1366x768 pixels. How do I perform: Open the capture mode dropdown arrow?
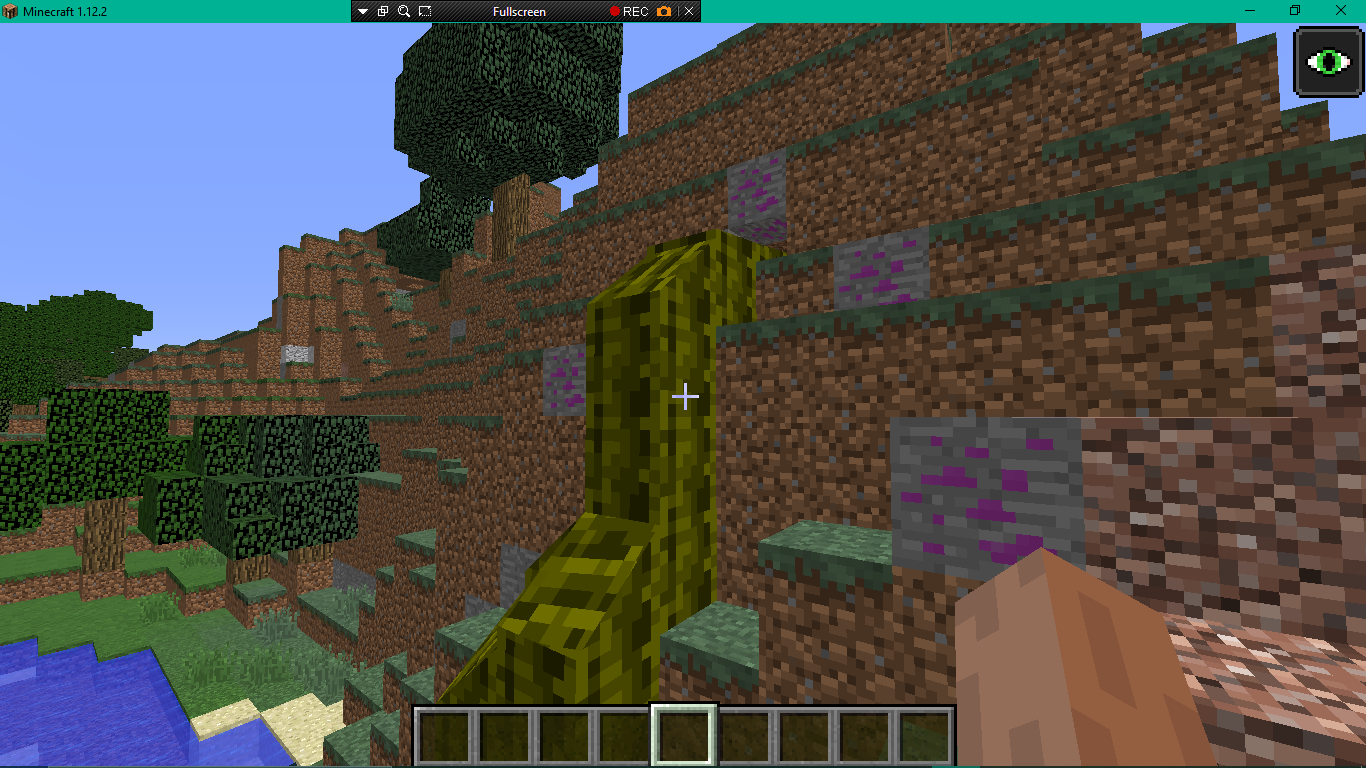tap(362, 11)
